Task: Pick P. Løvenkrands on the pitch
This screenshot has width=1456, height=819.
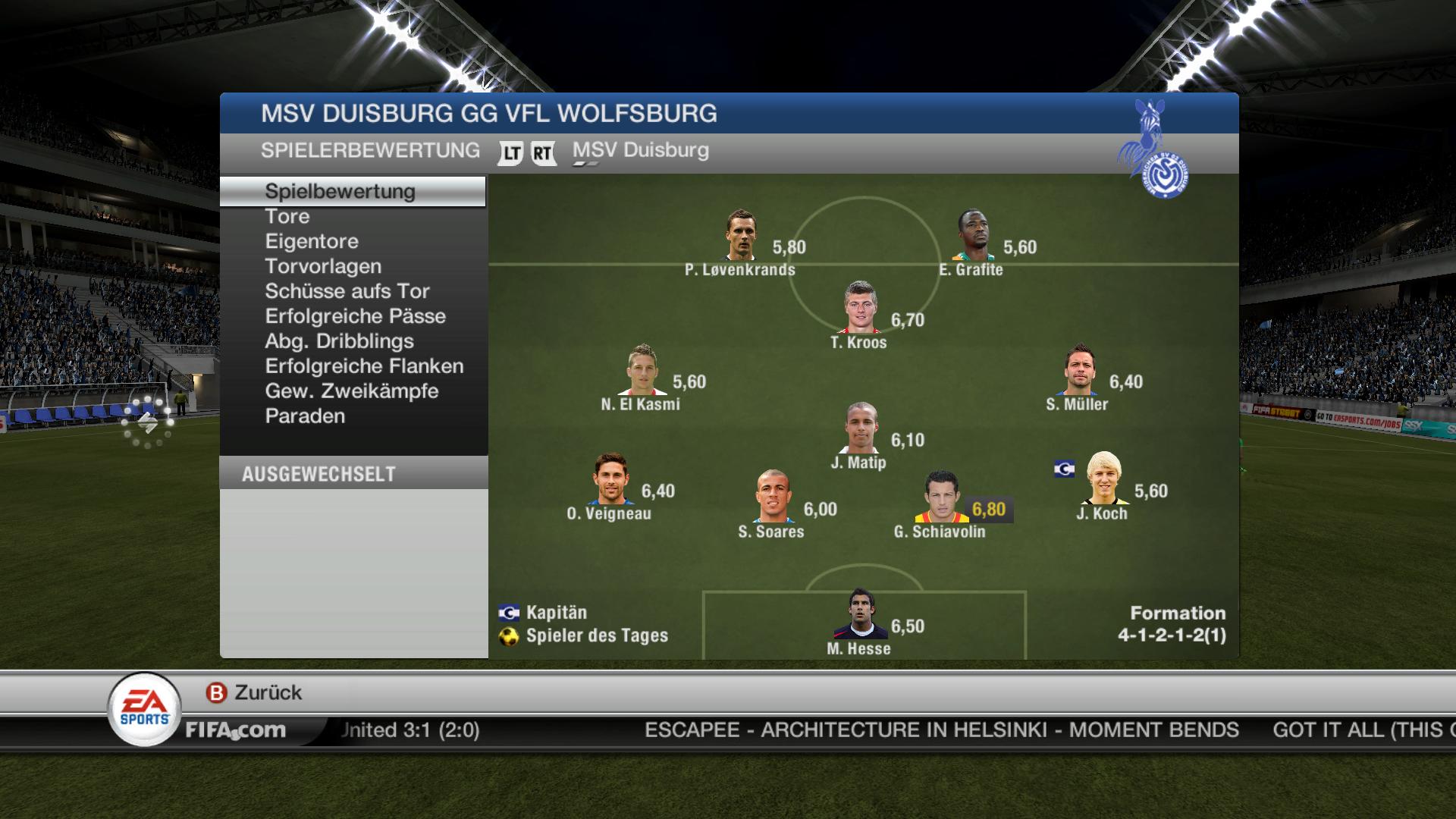Action: tap(741, 235)
